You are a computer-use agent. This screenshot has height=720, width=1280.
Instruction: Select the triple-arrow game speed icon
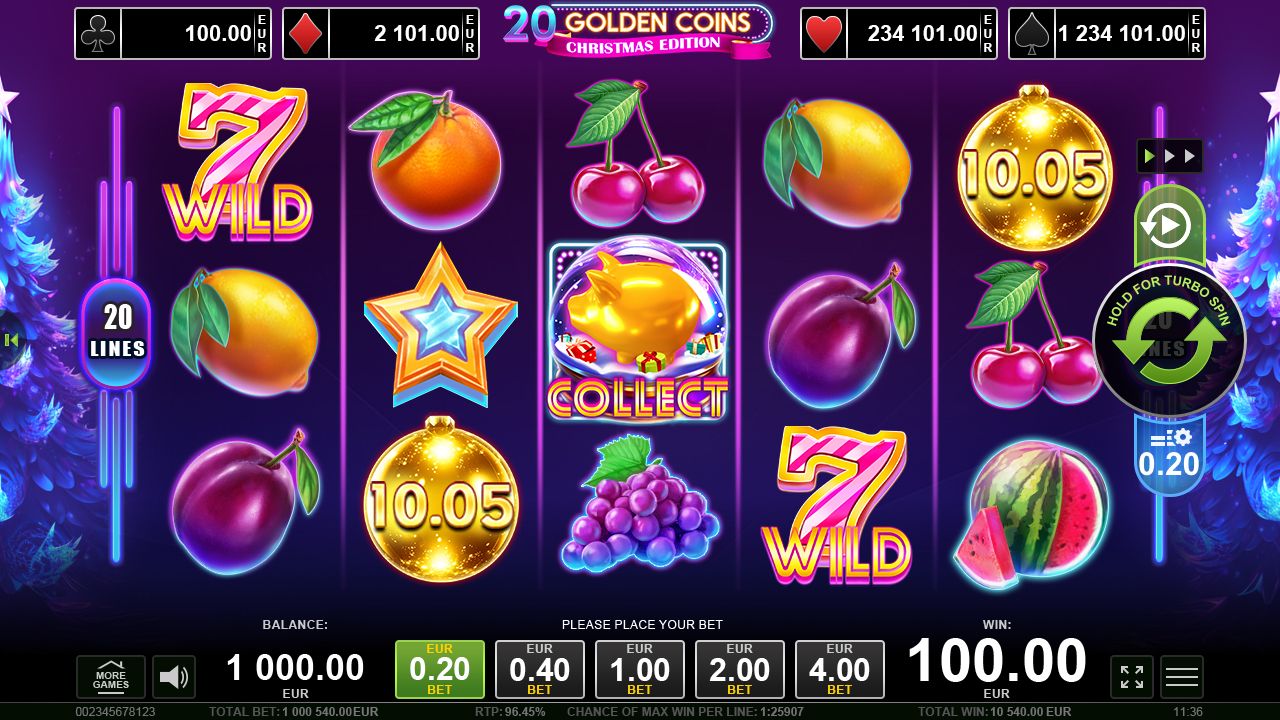tap(1170, 156)
